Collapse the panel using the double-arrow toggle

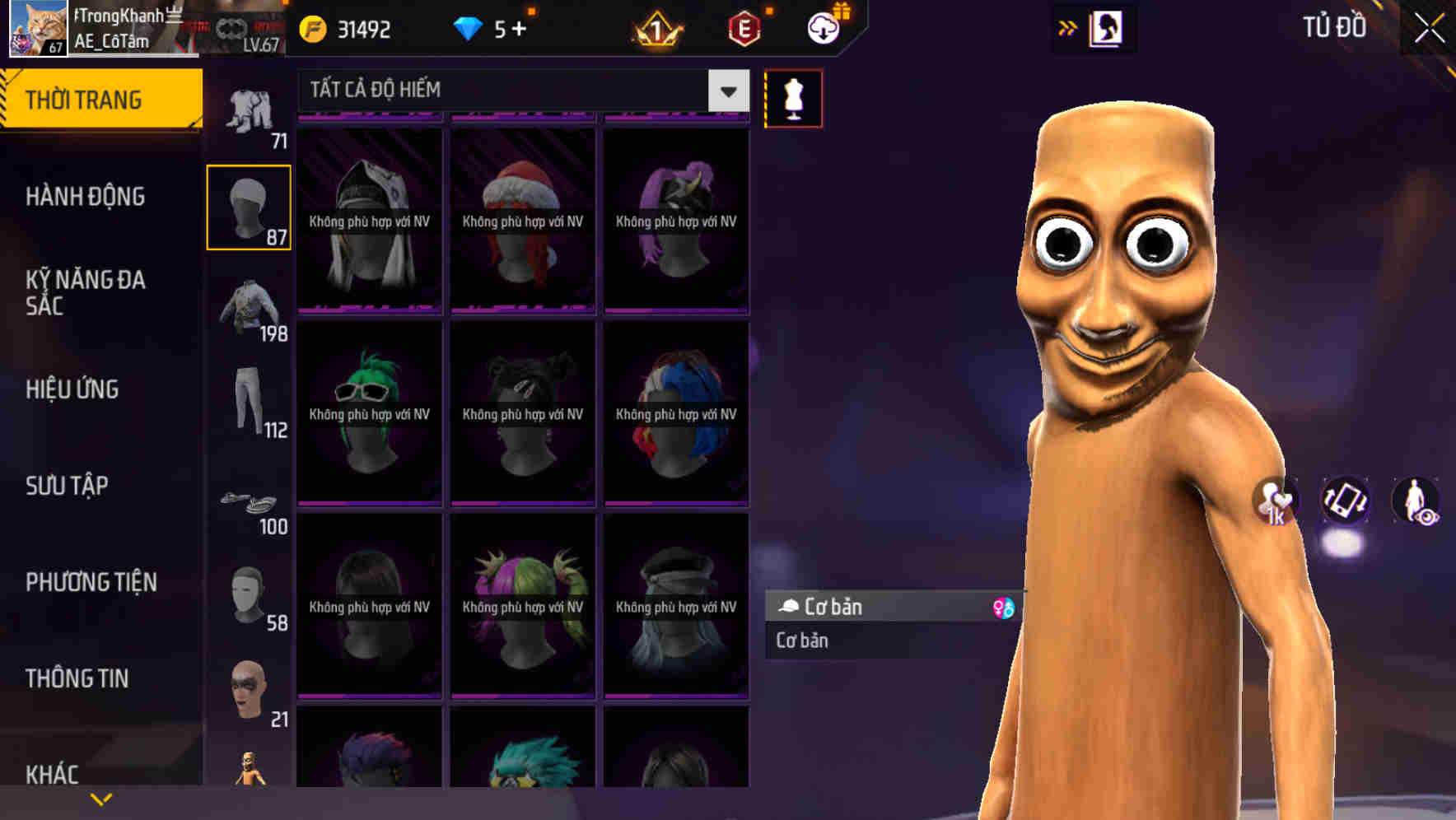coord(1068,27)
